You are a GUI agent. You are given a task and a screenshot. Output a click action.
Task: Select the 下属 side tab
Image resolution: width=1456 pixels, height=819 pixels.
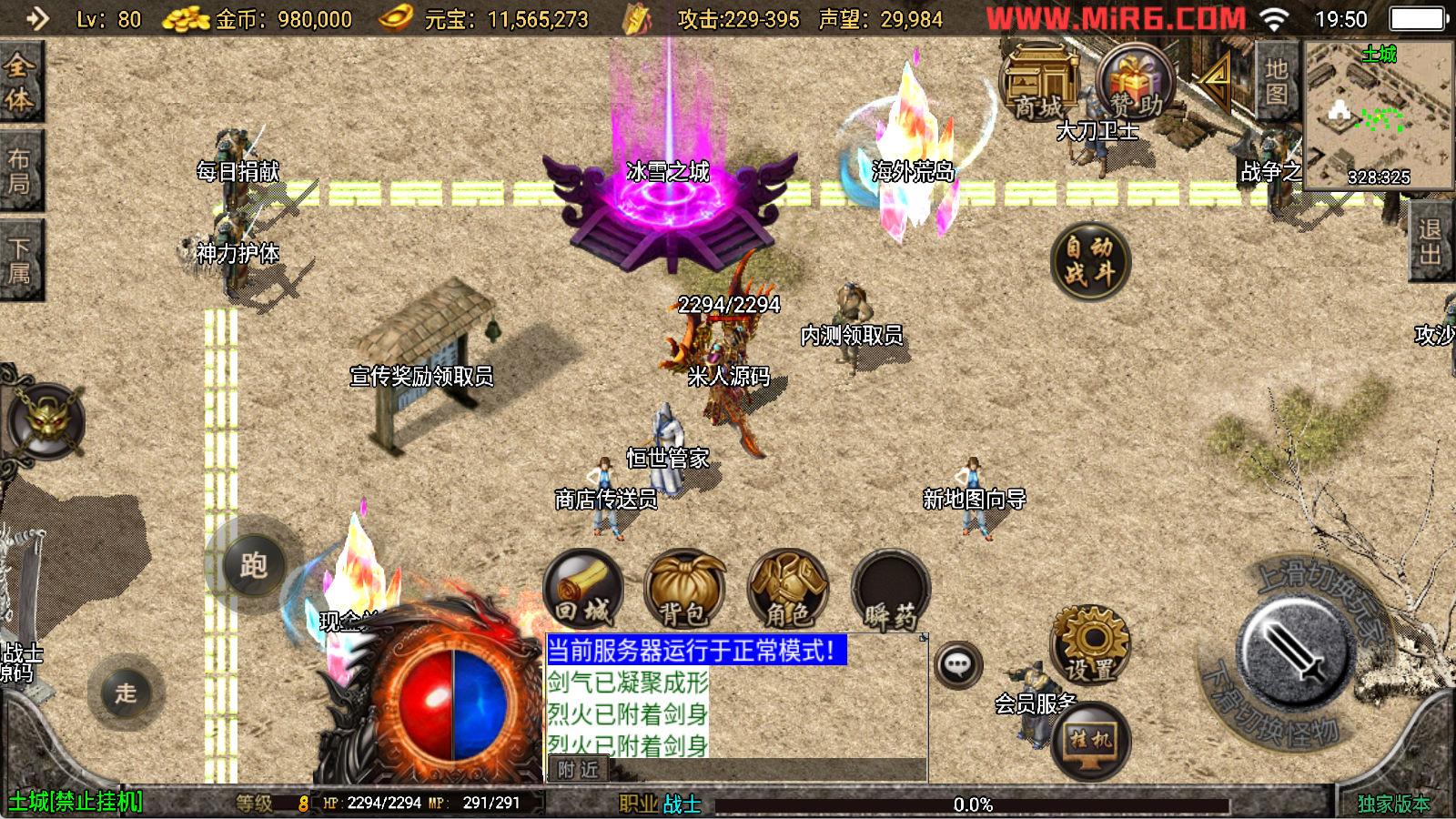coord(20,259)
